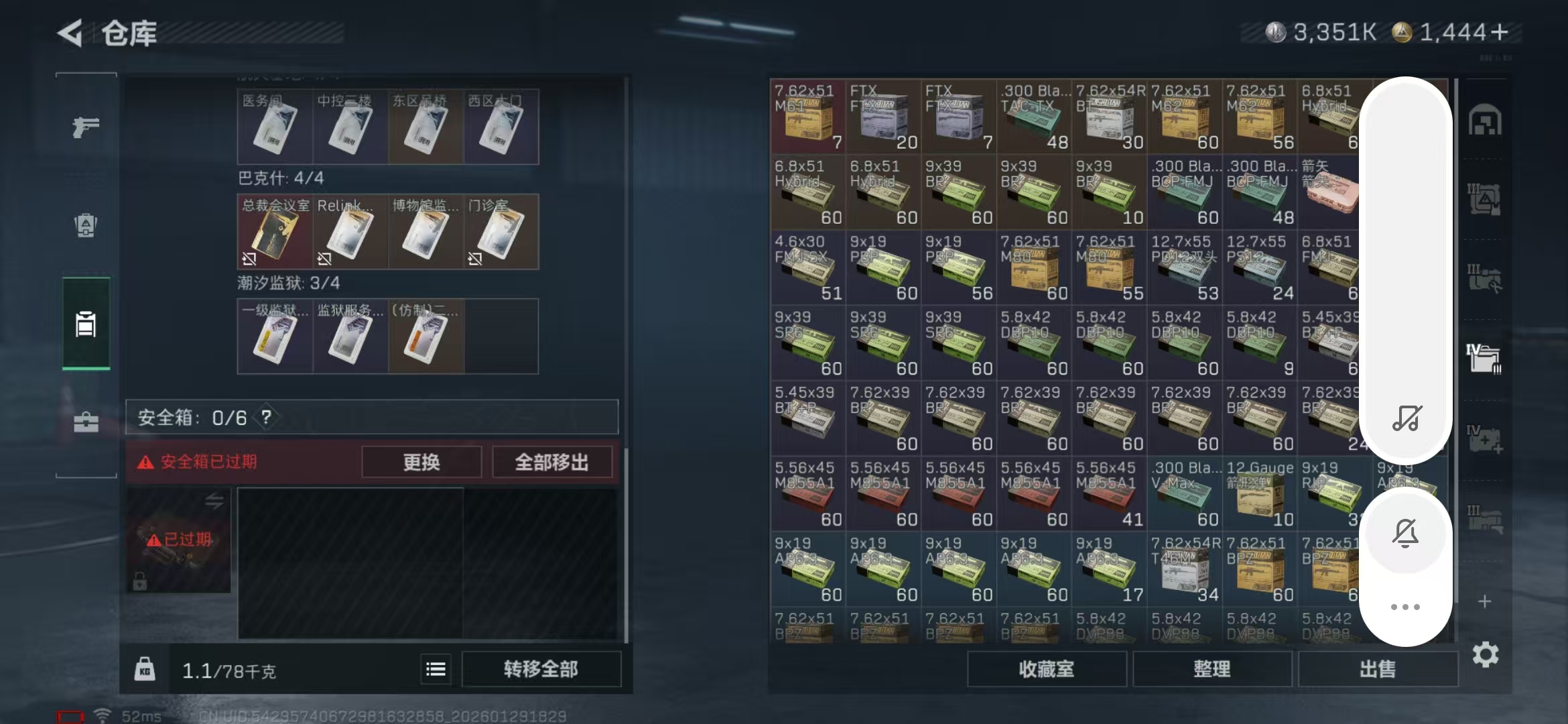Image resolution: width=1568 pixels, height=724 pixels.
Task: Open the shelter icon at top of right sidebar
Action: click(1485, 121)
